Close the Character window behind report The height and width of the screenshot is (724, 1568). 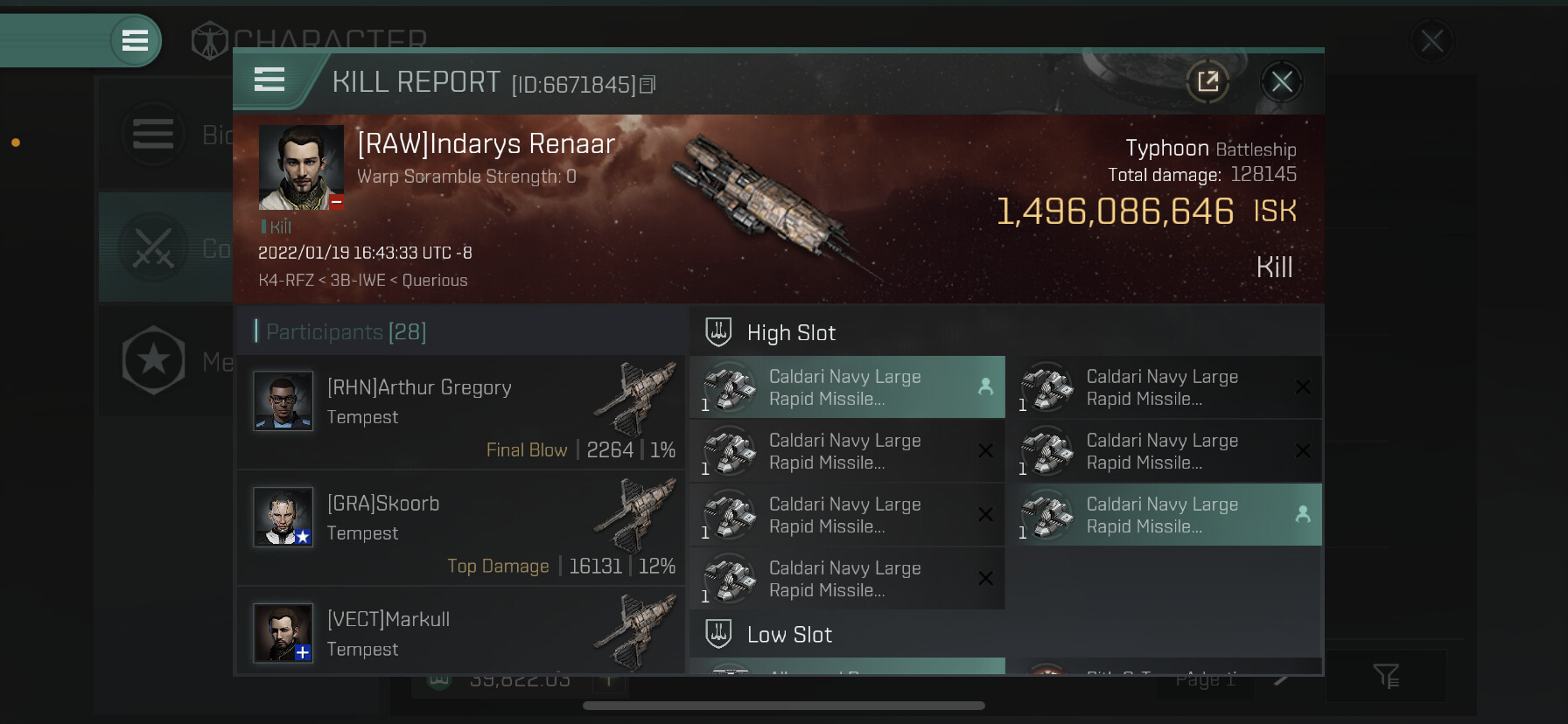pyautogui.click(x=1431, y=41)
